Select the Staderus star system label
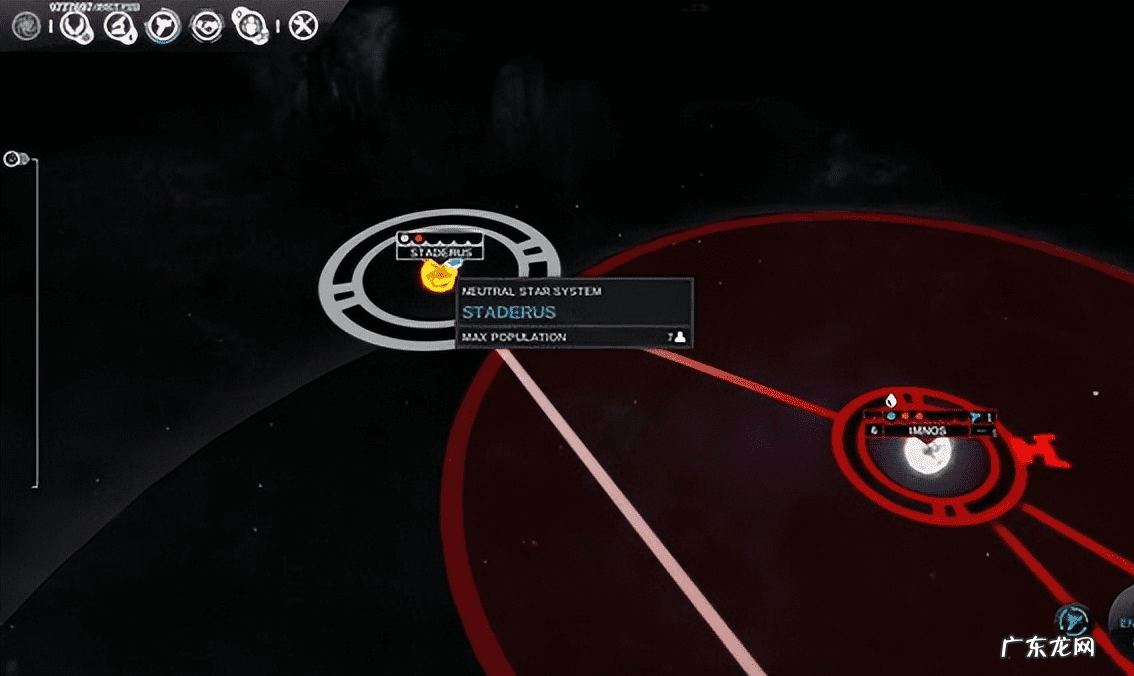Viewport: 1134px width, 676px height. point(440,253)
